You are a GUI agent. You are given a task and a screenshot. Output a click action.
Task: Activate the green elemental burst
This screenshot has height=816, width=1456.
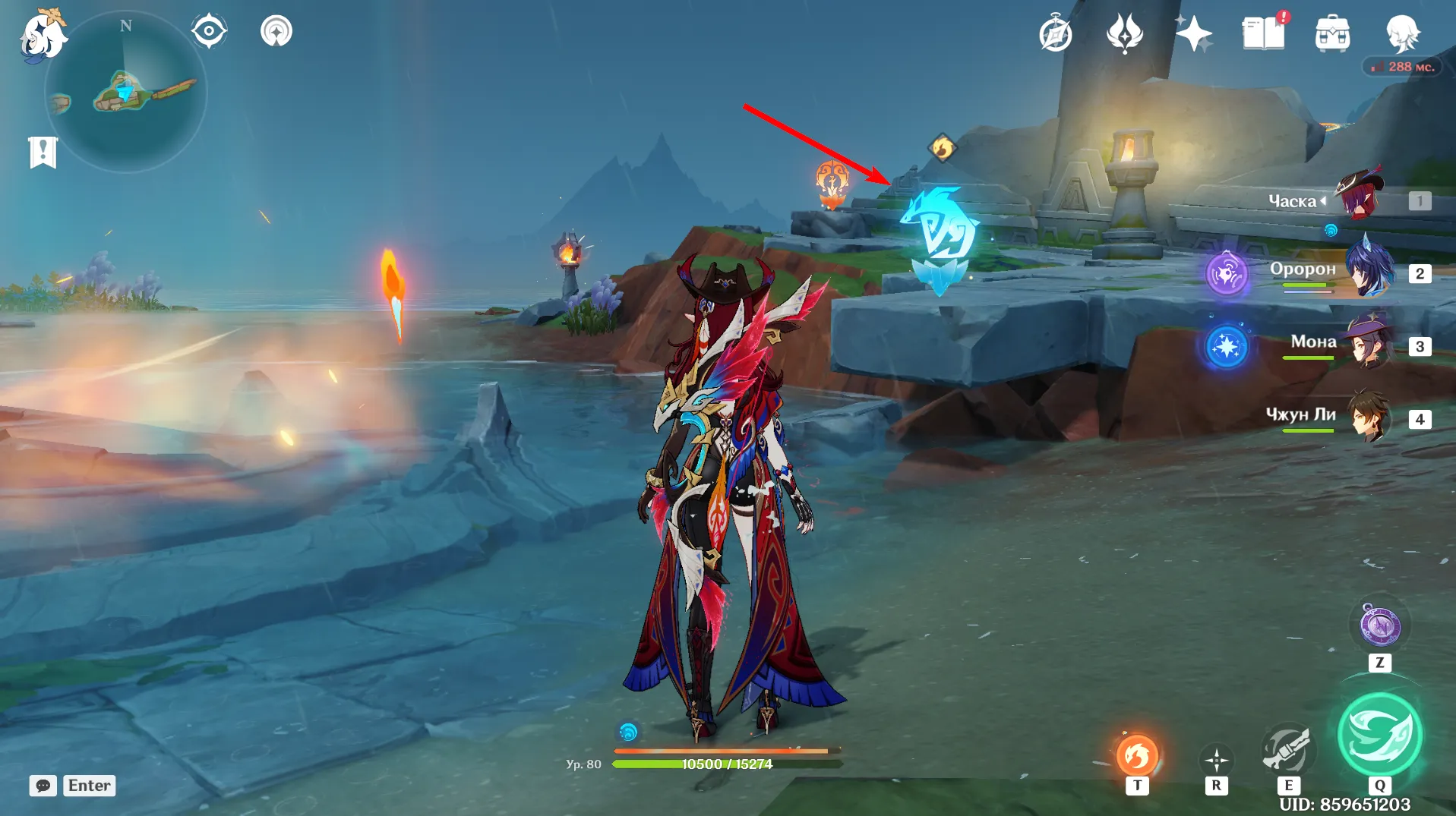click(1379, 734)
